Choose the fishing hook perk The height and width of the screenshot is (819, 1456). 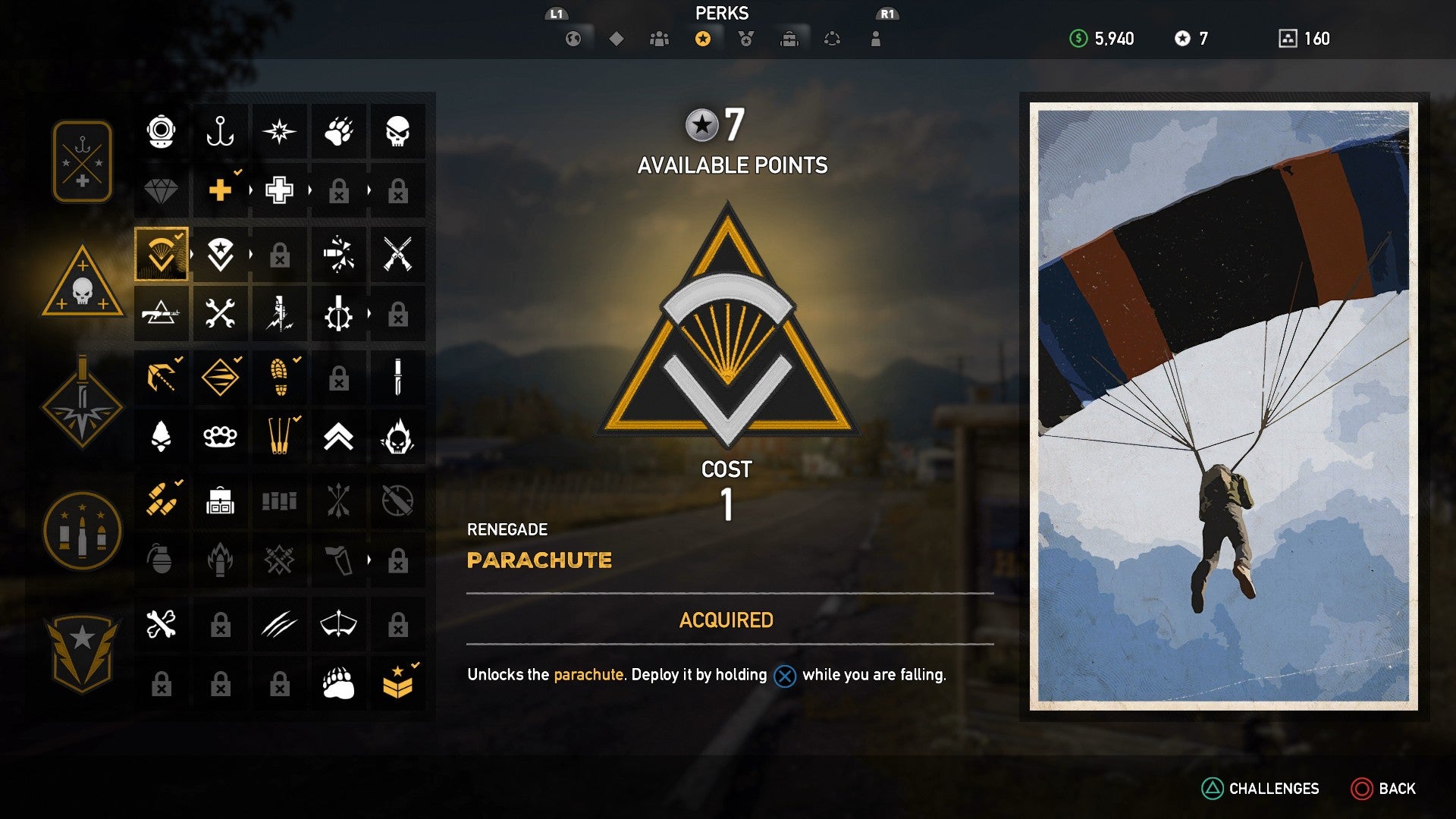click(220, 132)
